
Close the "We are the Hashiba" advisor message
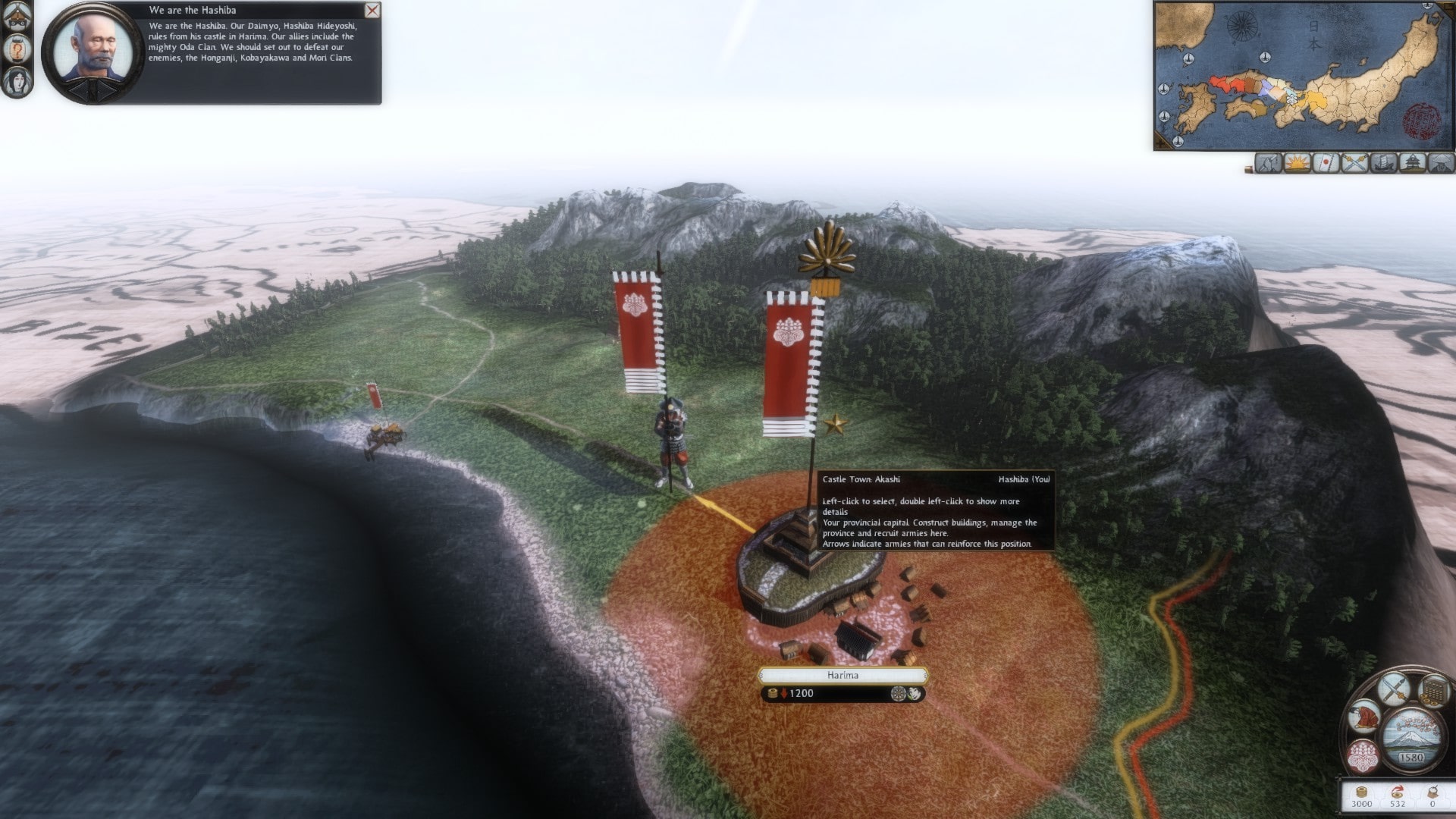point(372,11)
